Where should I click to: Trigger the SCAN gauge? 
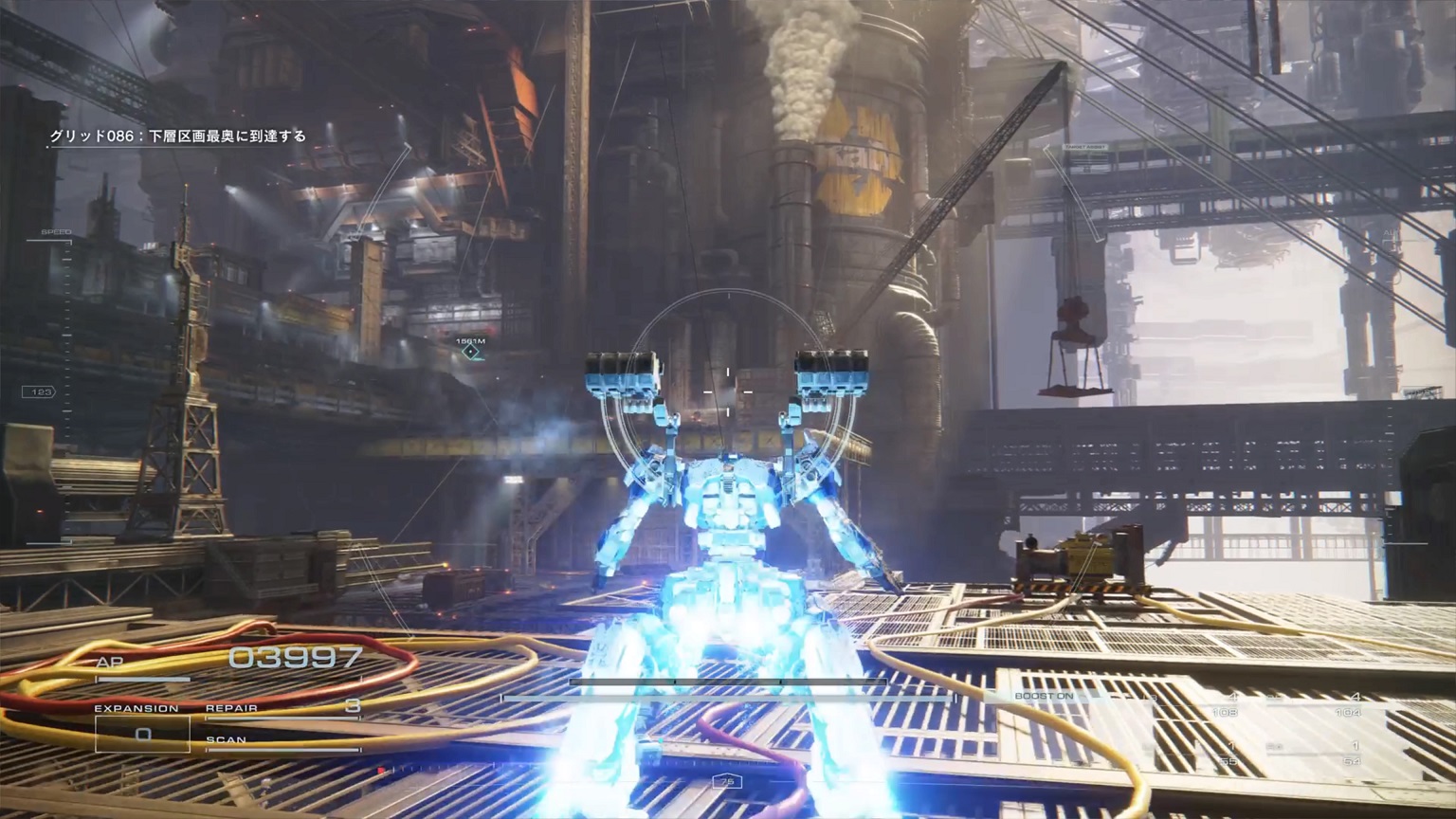(282, 744)
